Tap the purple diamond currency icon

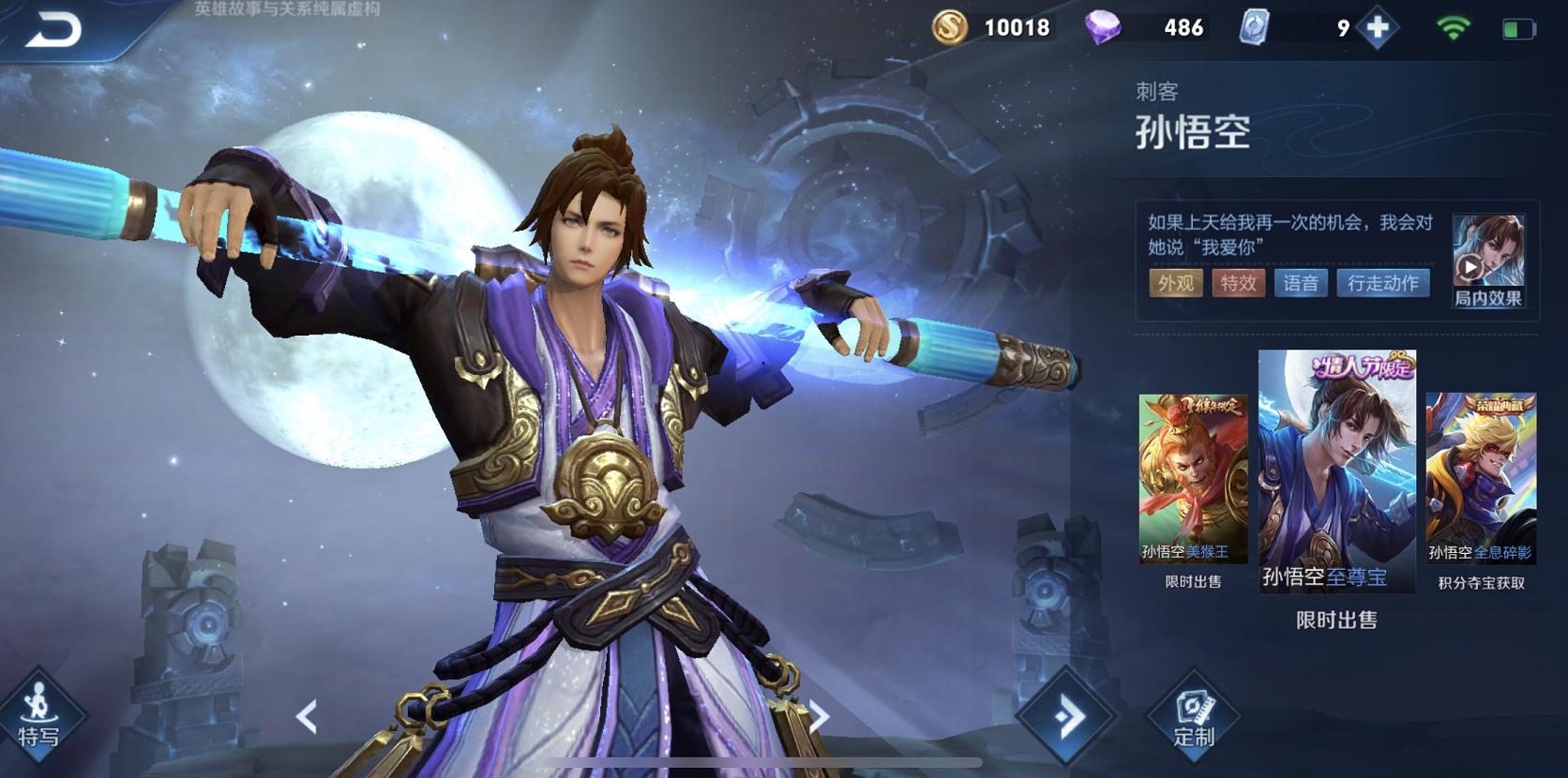[x=1103, y=28]
